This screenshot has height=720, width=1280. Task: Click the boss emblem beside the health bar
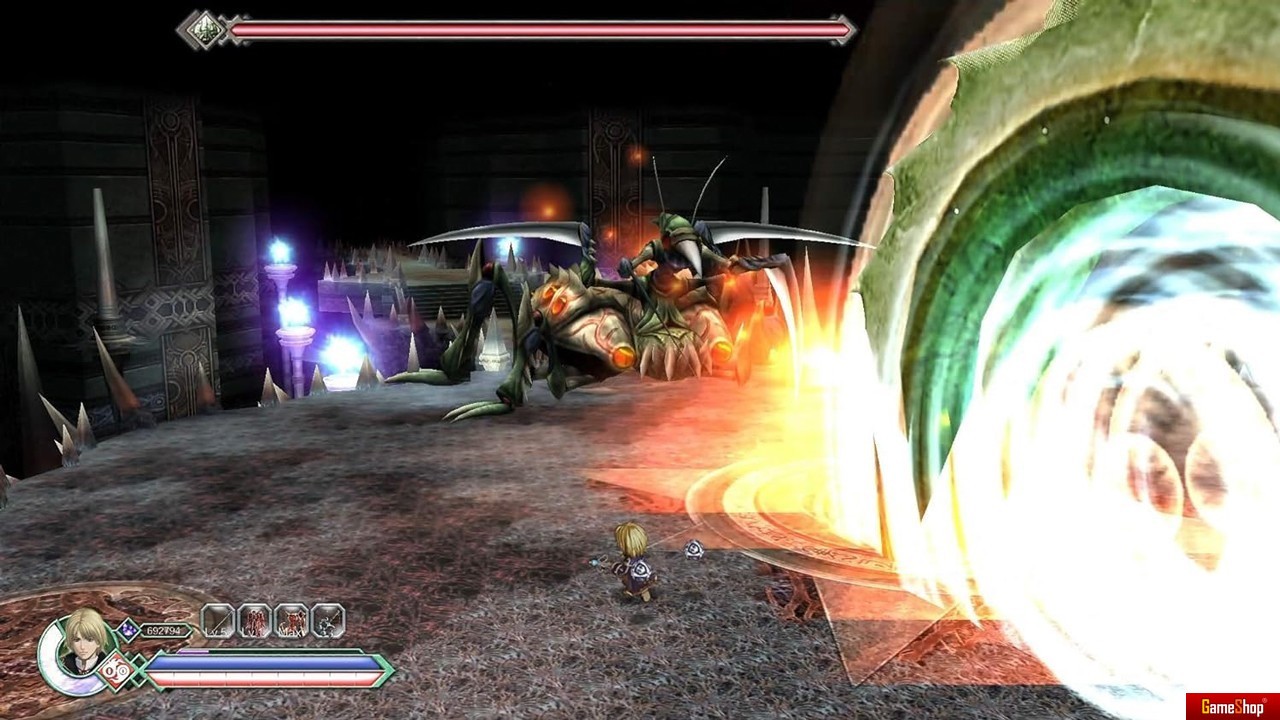204,29
